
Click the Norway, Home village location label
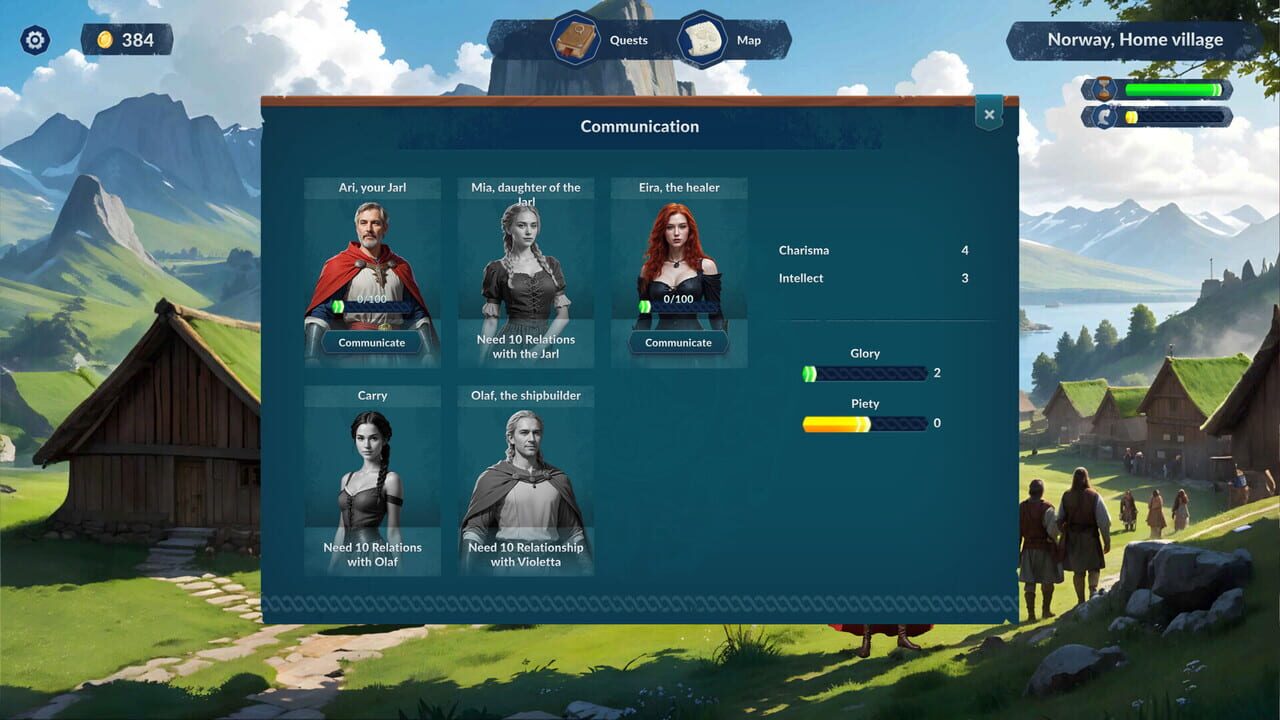(1135, 39)
